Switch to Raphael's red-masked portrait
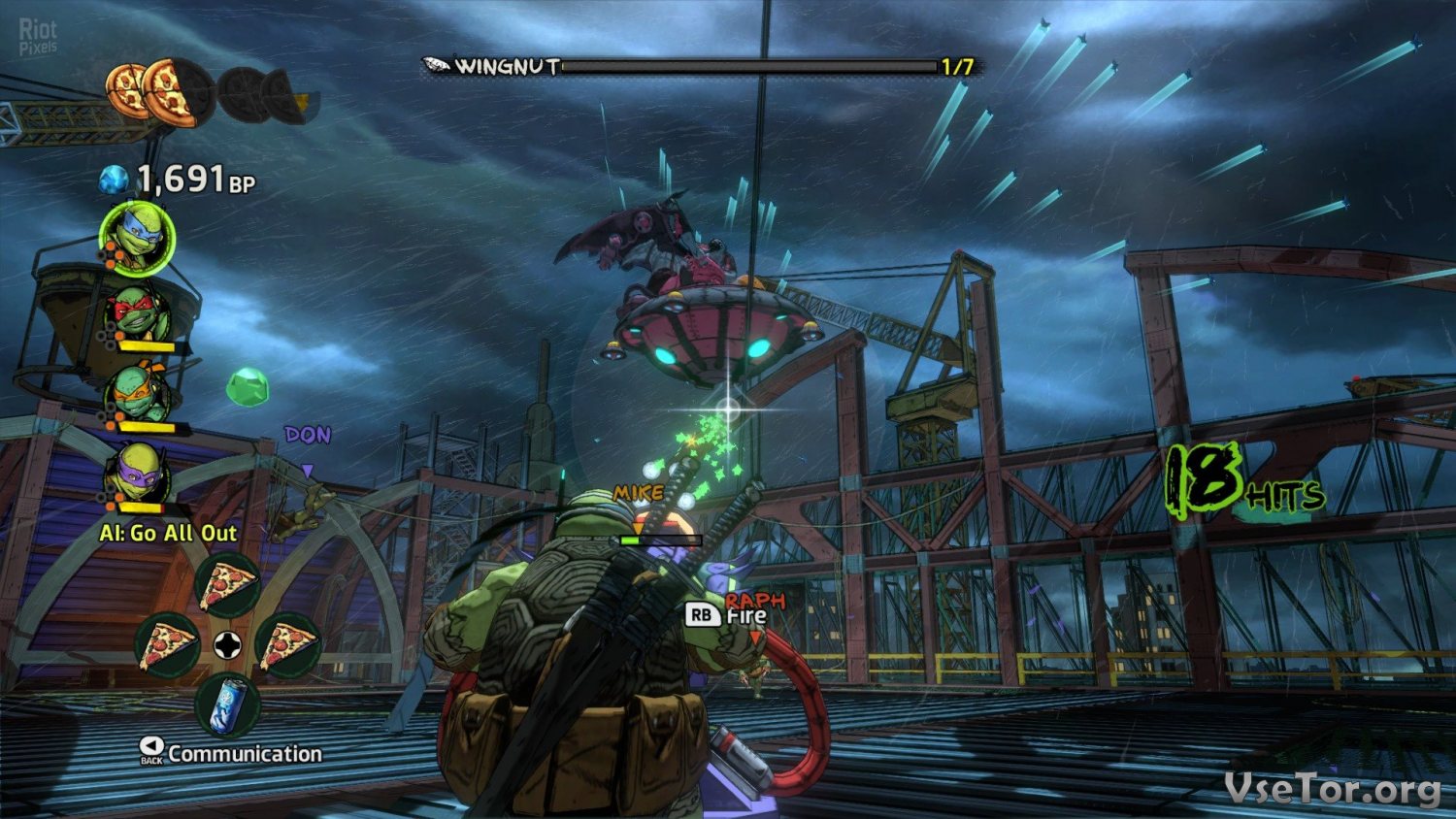 (x=139, y=315)
